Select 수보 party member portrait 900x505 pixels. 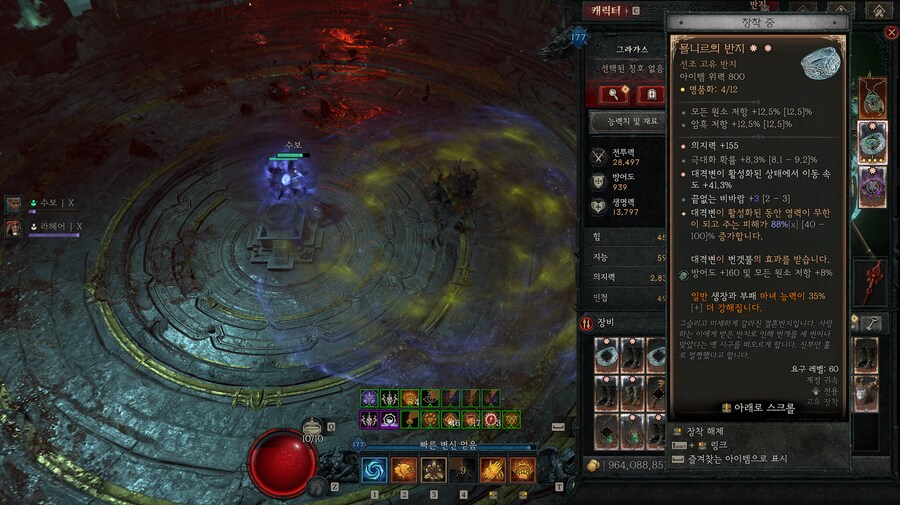[x=15, y=204]
